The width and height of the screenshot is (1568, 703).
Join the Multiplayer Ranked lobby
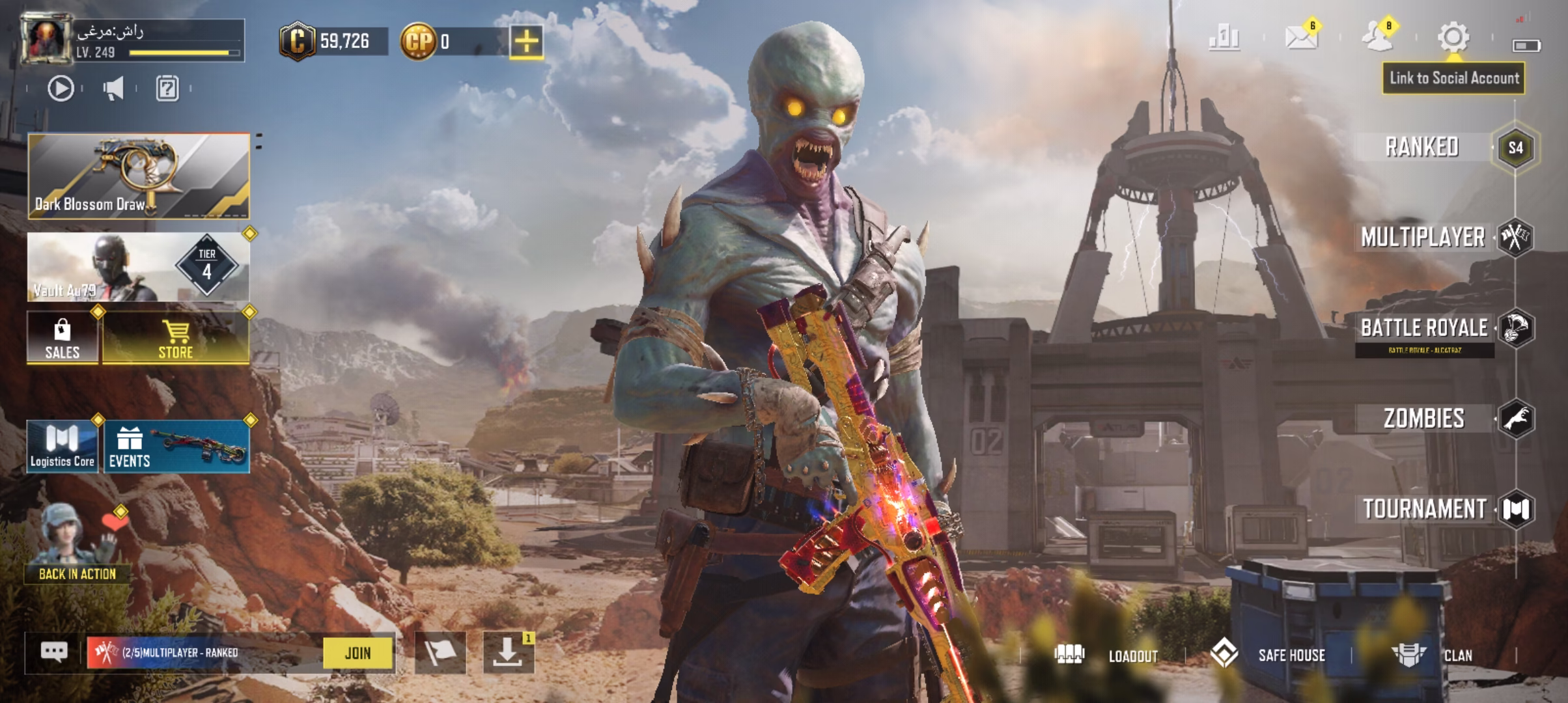[x=358, y=653]
